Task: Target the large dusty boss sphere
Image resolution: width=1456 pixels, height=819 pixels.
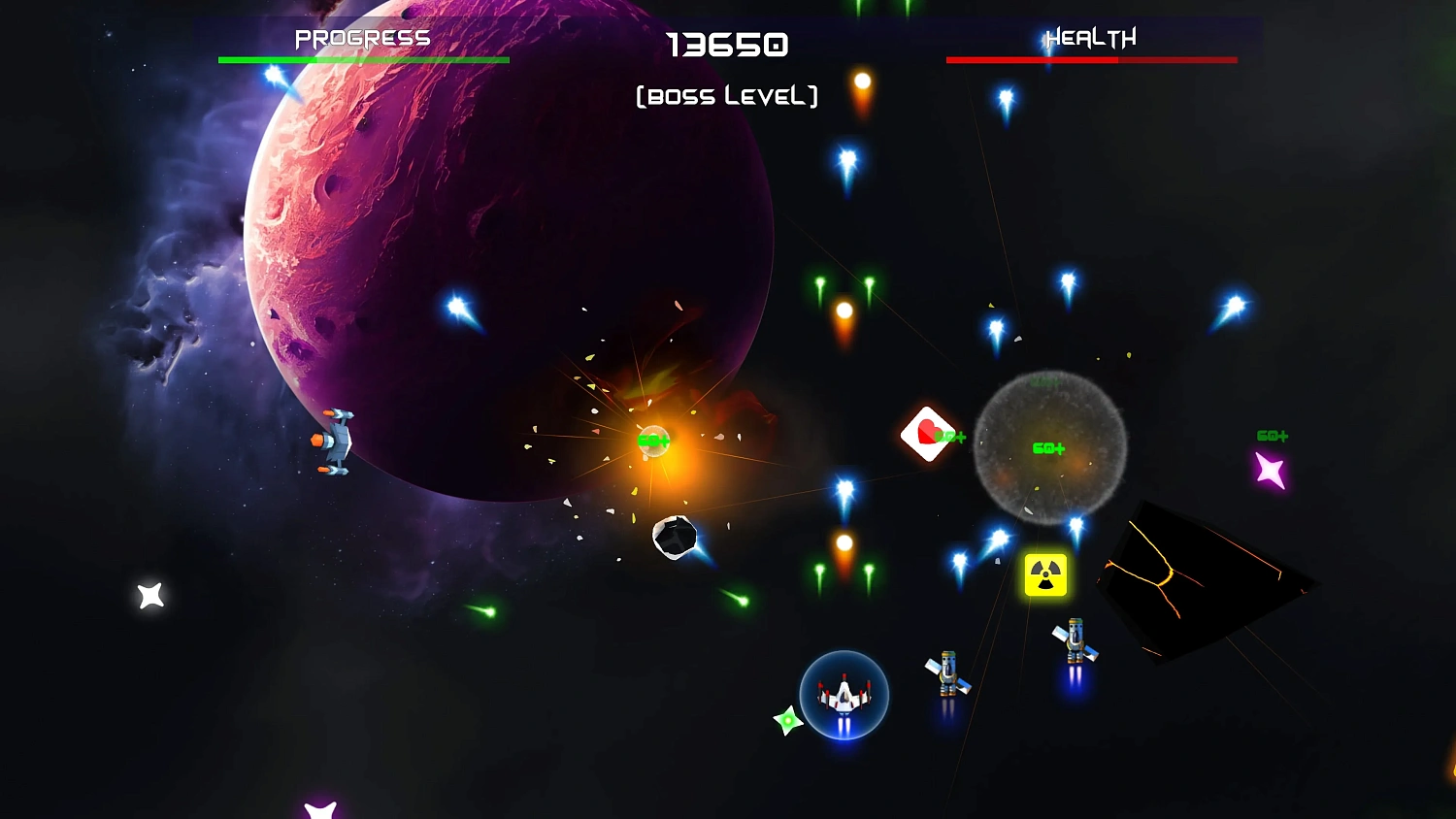Action: (x=1048, y=451)
